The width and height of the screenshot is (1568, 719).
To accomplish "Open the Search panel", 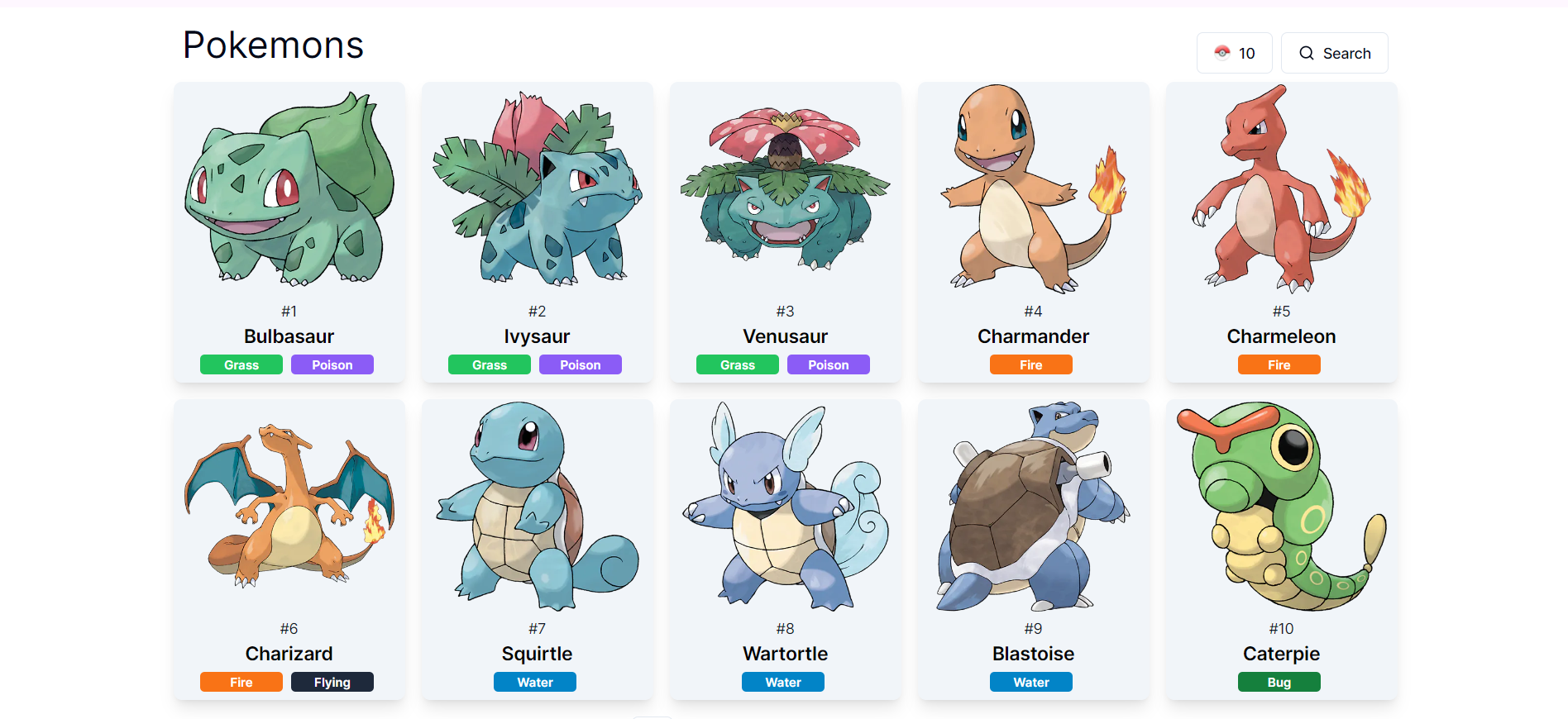I will (1334, 52).
